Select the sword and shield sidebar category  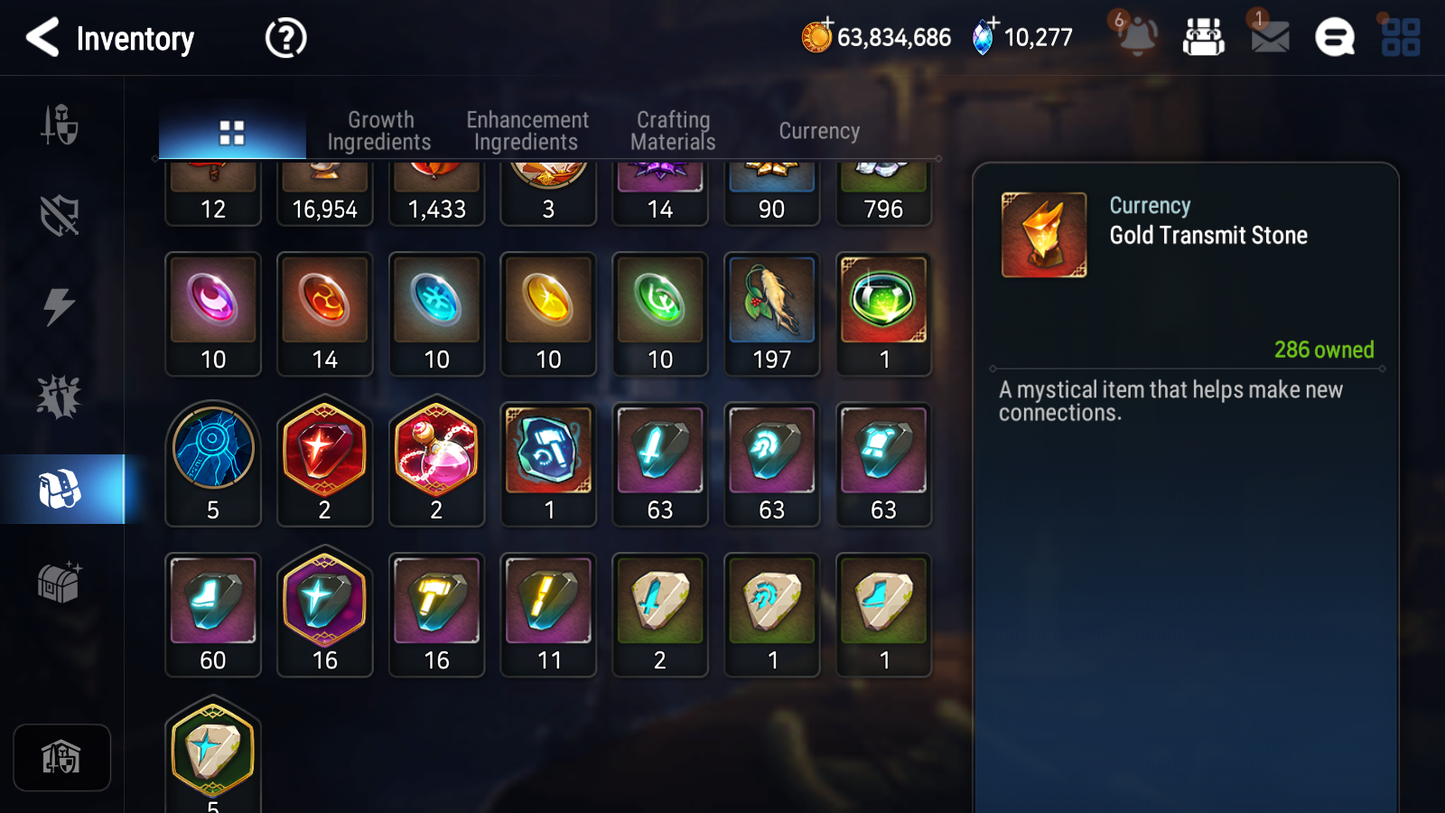pos(60,126)
